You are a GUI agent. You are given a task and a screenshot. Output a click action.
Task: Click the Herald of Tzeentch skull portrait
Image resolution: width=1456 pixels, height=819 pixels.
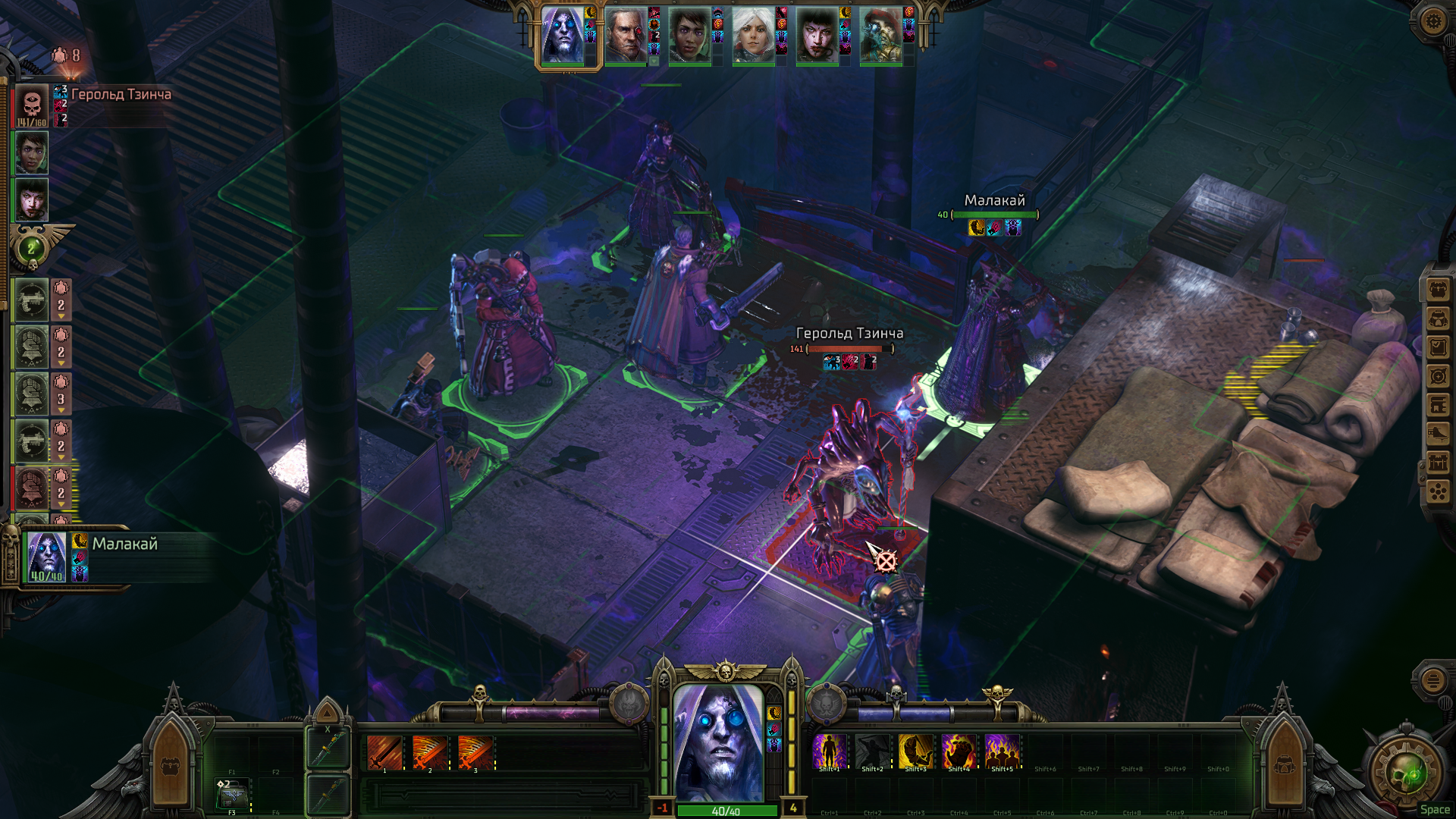tap(32, 105)
